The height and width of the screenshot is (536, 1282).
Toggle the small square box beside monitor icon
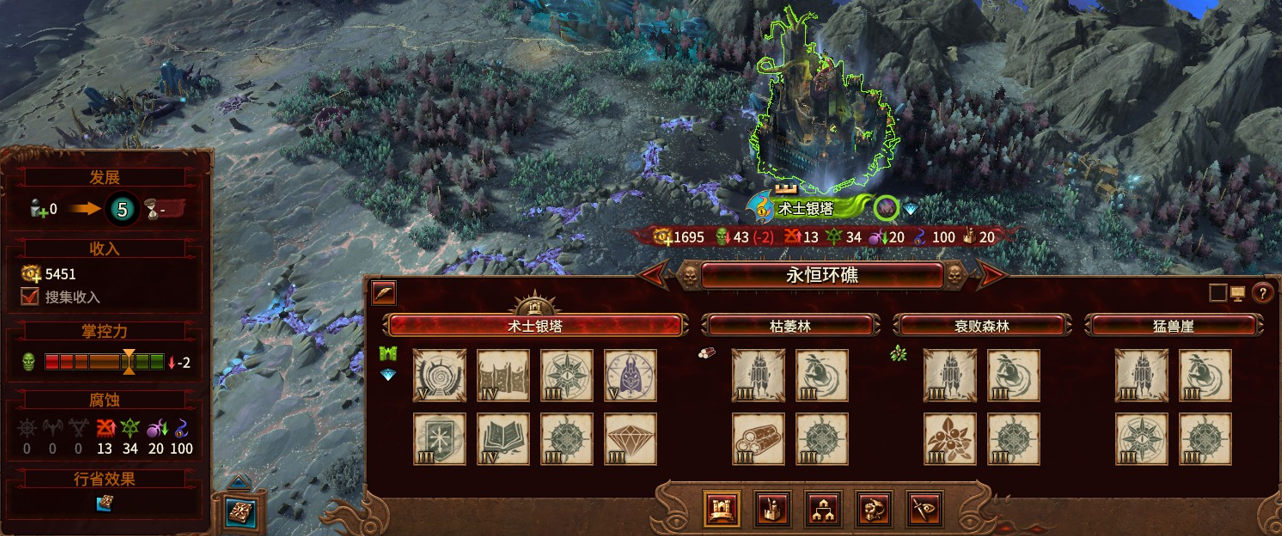click(1217, 293)
